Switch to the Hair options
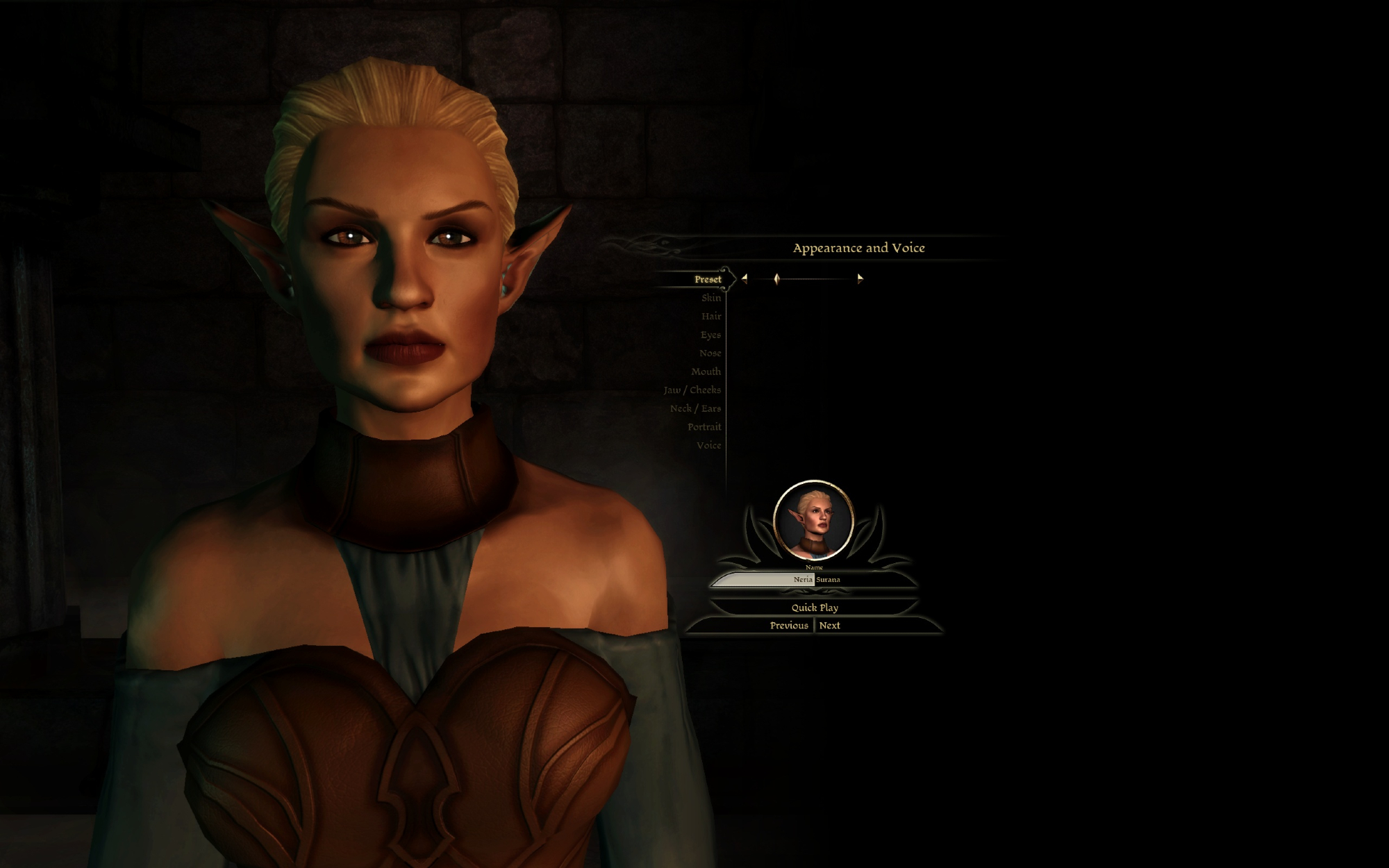The image size is (1389, 868). [x=710, y=317]
